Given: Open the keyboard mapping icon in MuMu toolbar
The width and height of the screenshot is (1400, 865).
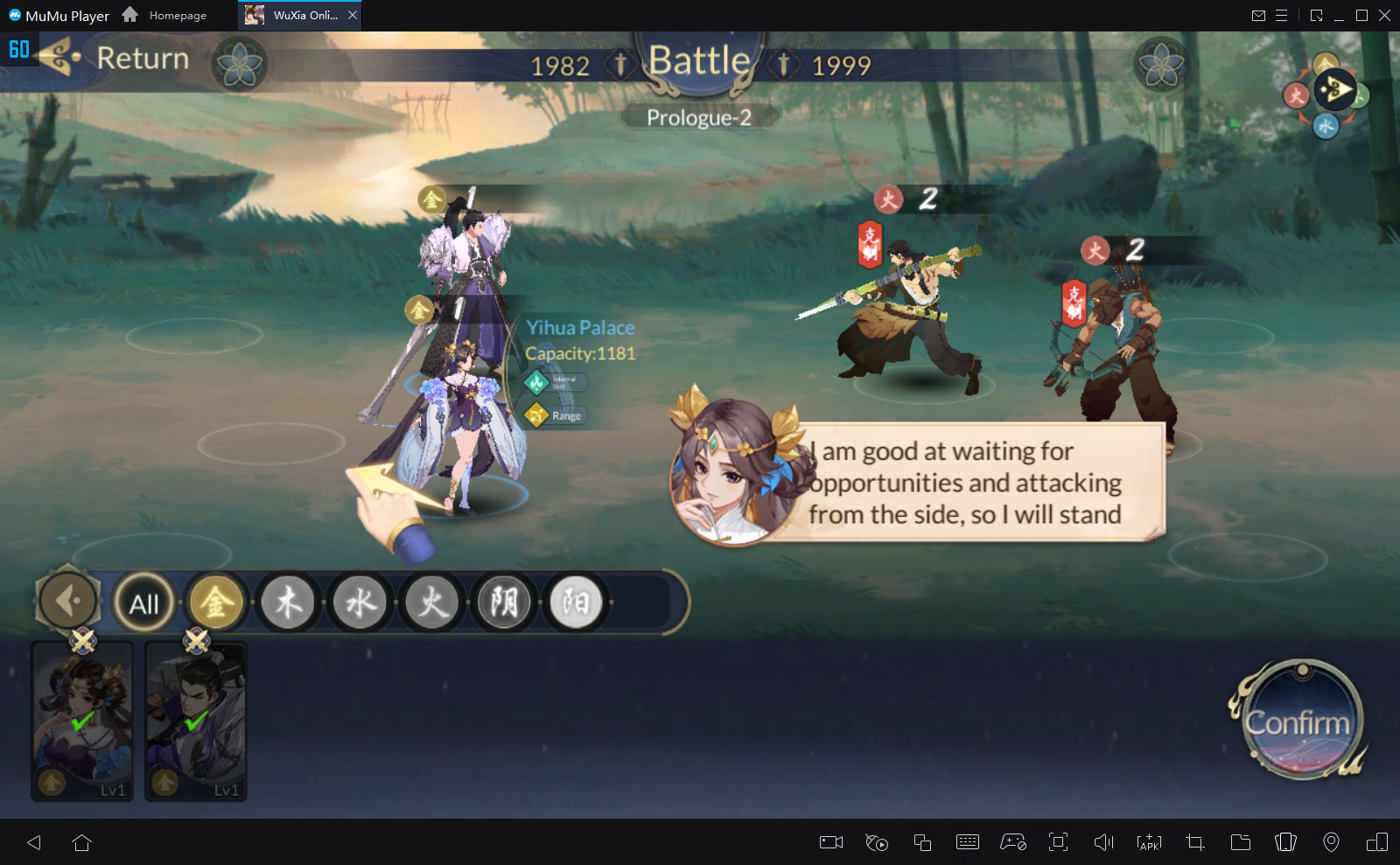Looking at the screenshot, I should coord(967,842).
